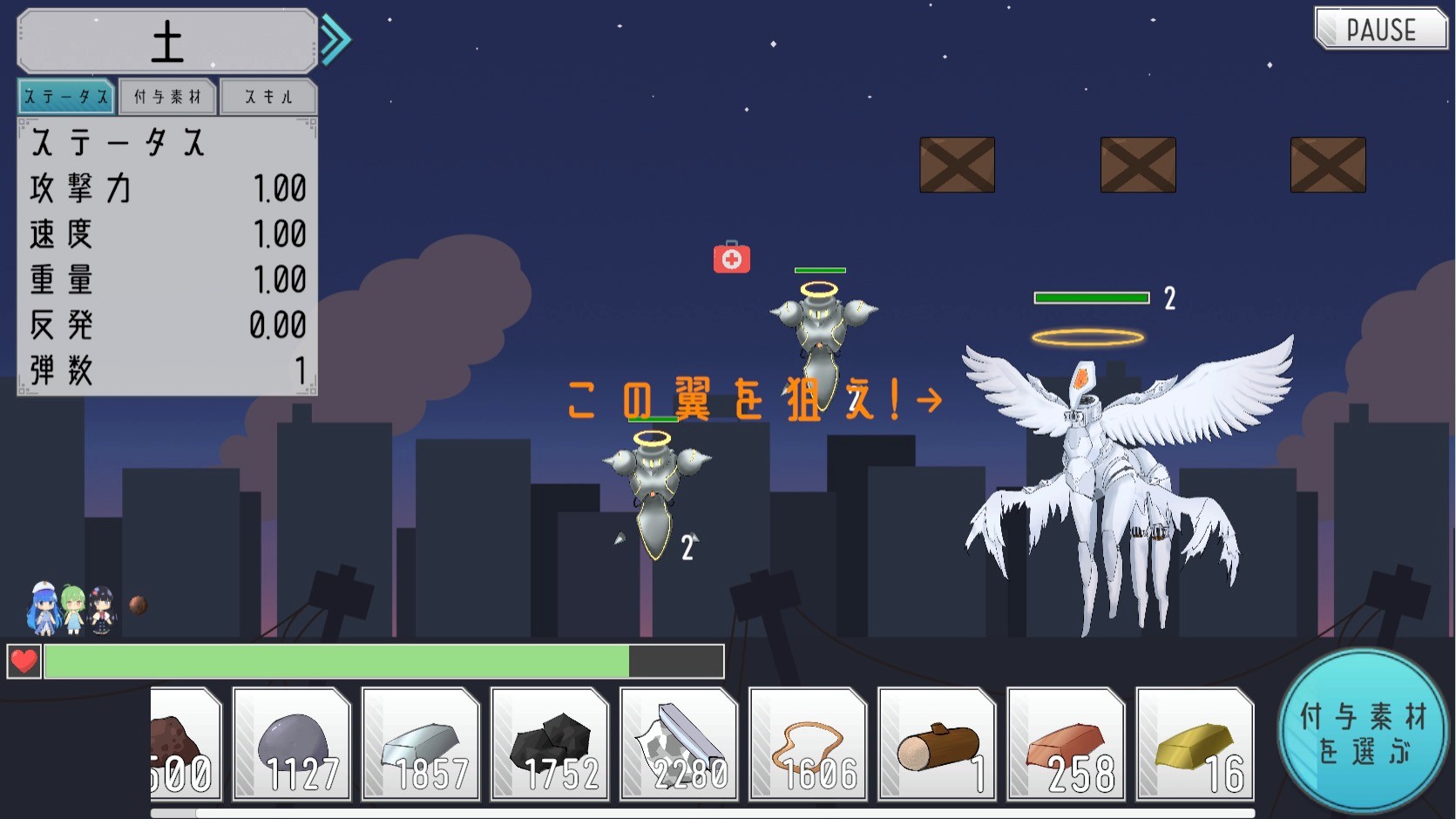Click the cyan arrow beside the 土 panel

335,40
